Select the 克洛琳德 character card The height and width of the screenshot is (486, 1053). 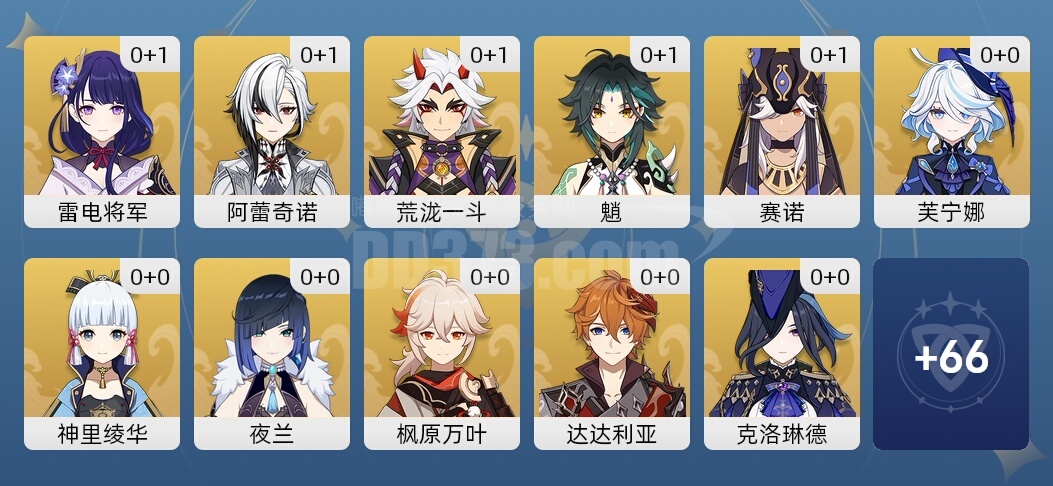click(782, 354)
